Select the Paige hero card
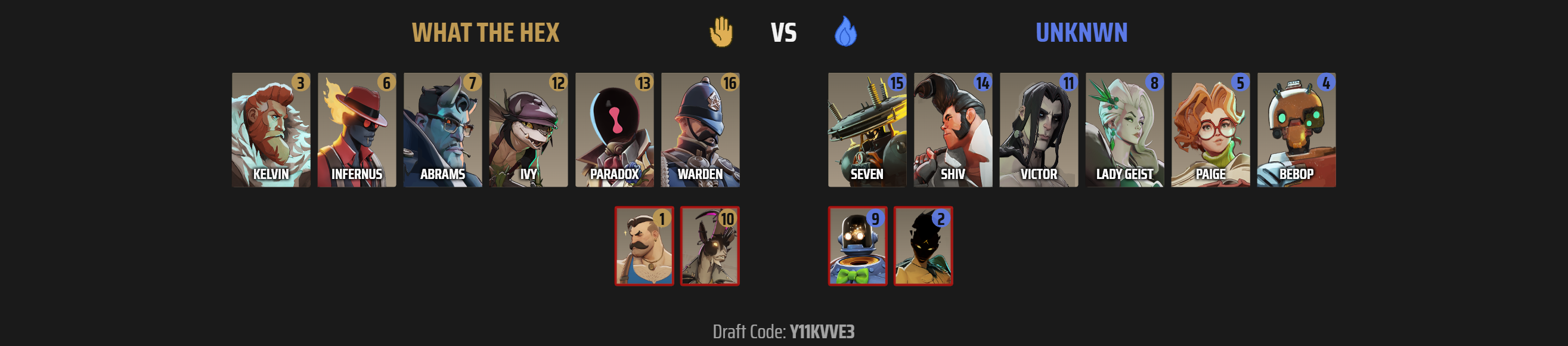Screen dimensions: 1568x346 [1210, 130]
